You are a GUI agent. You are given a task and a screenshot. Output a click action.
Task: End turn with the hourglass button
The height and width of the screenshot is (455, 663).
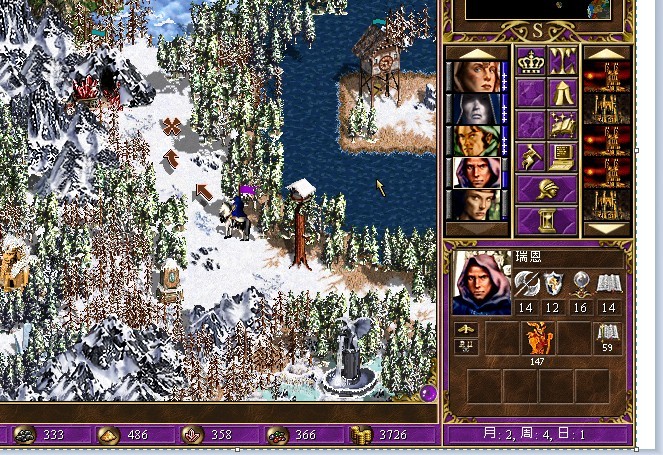pos(546,218)
